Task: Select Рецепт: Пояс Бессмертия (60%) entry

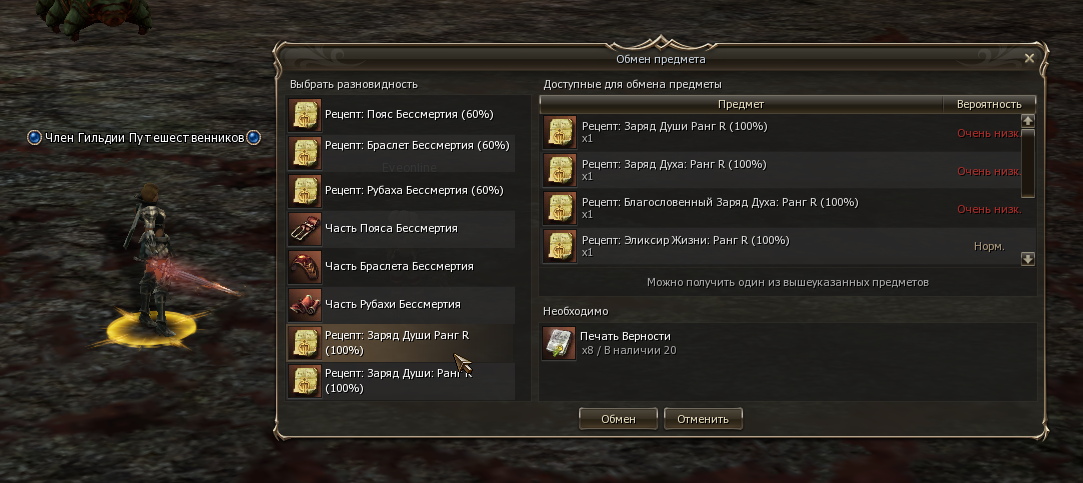Action: point(408,115)
